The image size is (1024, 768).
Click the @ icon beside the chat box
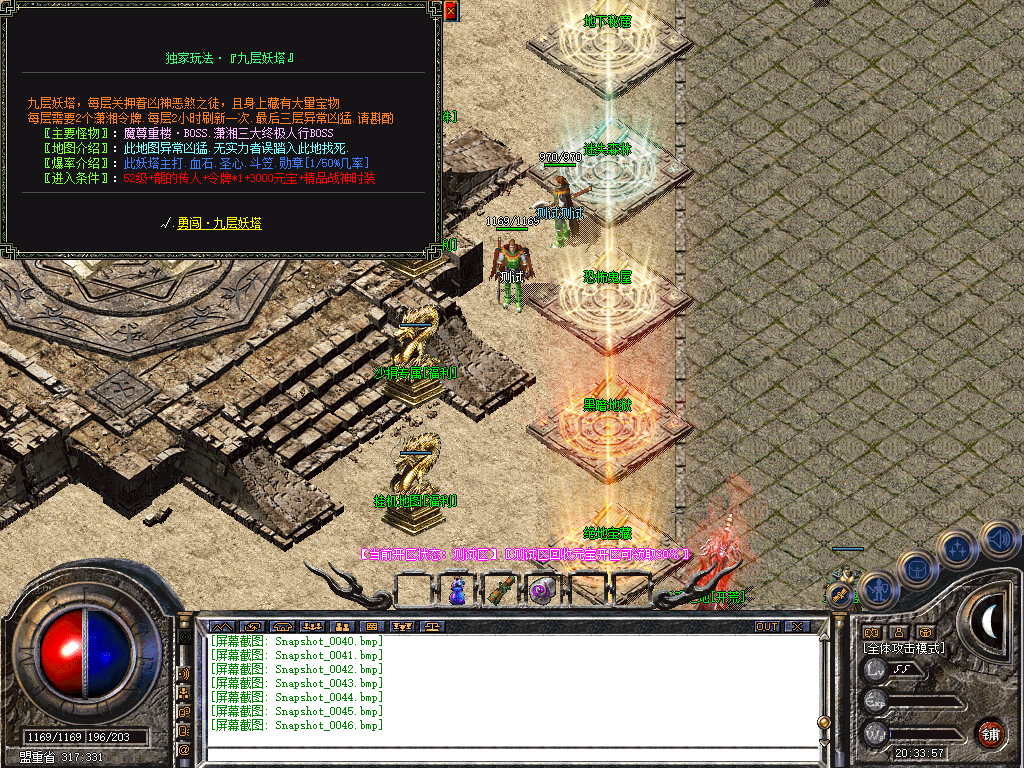[184, 748]
